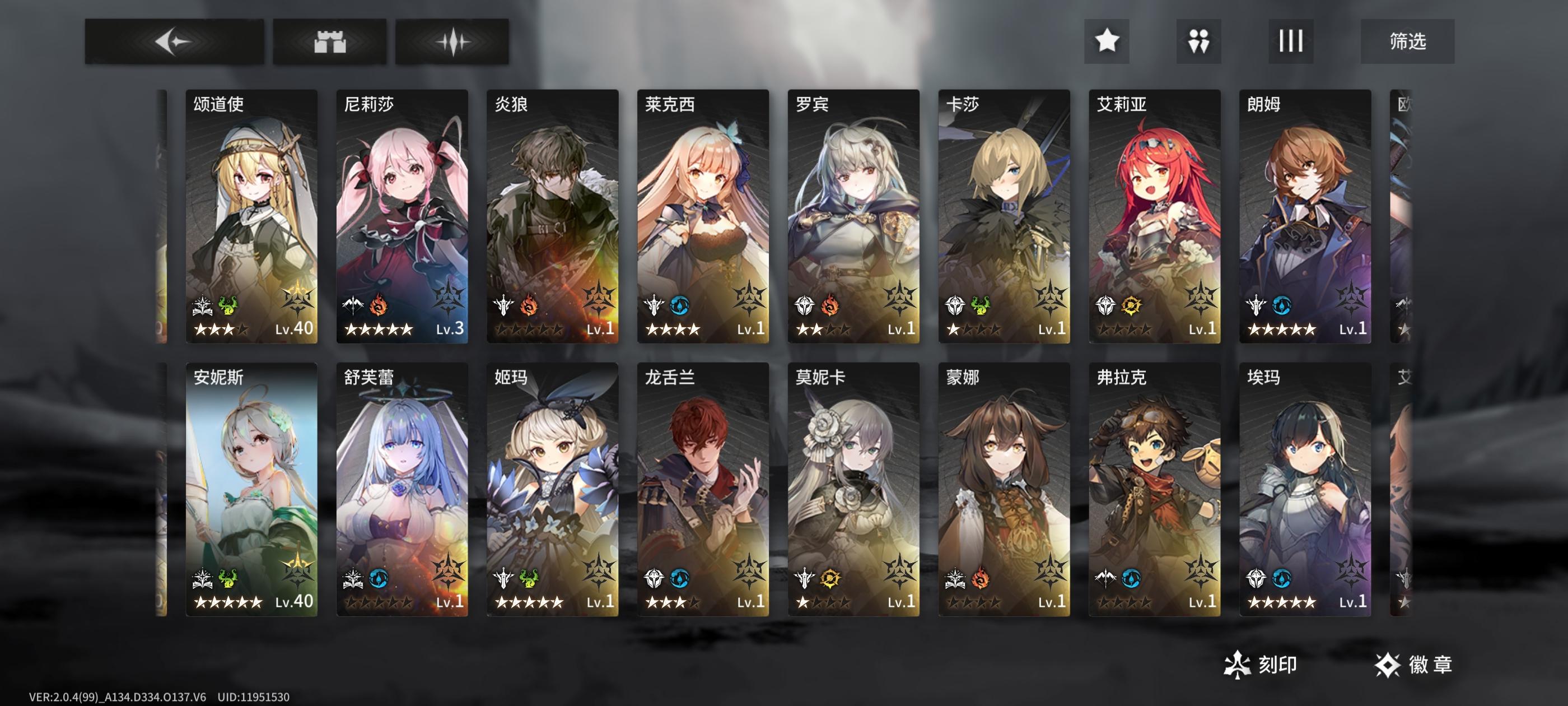Click the triple-bar sorting icon
Screen dimensions: 1568x706
[x=1289, y=42]
